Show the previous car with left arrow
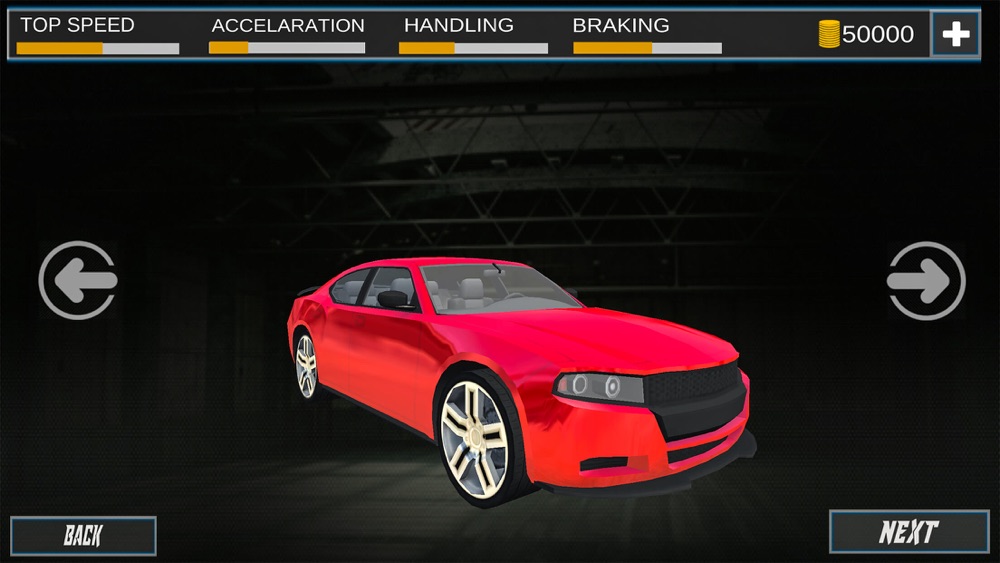The width and height of the screenshot is (1000, 563). click(78, 281)
